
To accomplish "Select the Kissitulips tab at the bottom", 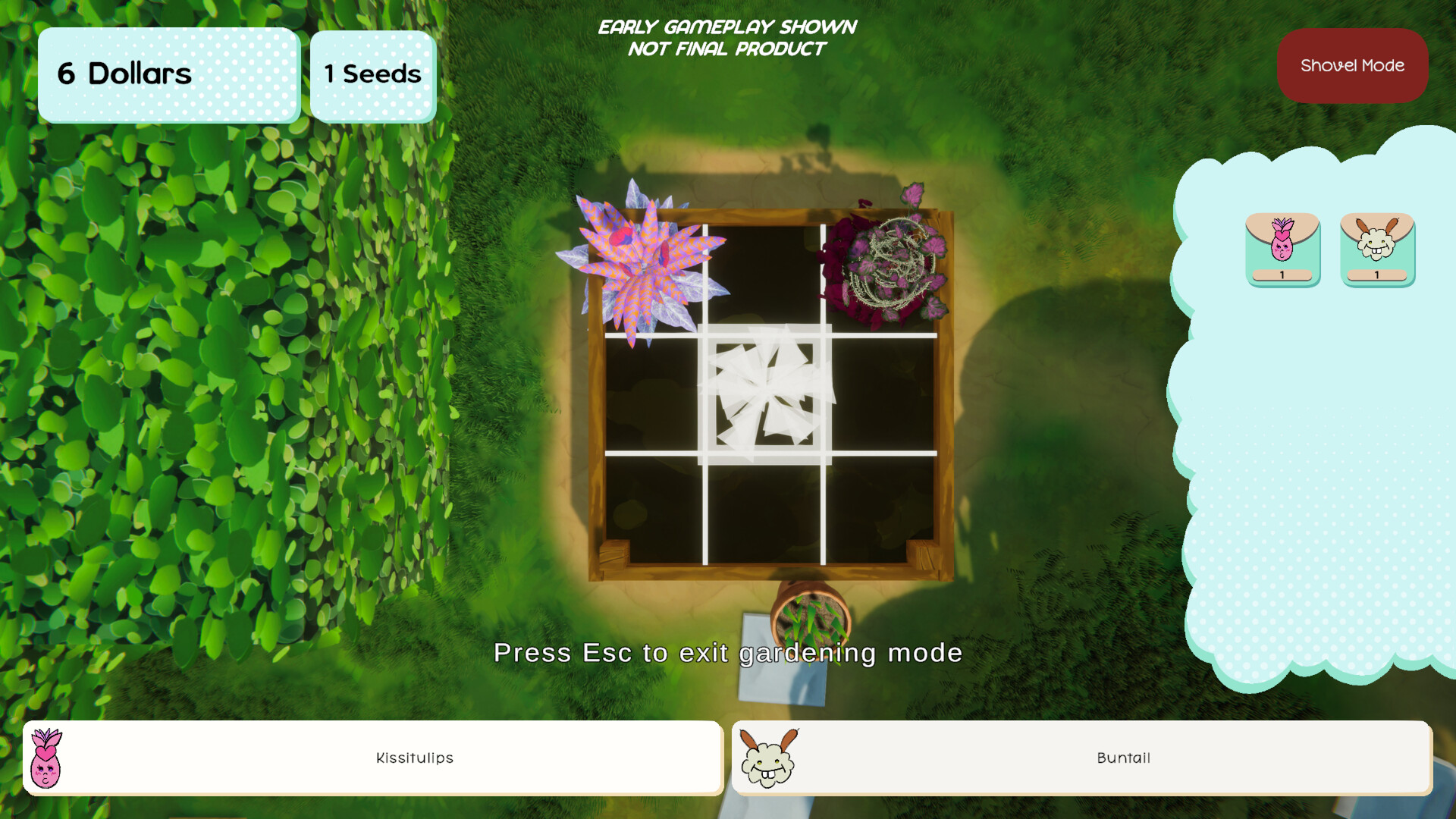I will coord(413,758).
